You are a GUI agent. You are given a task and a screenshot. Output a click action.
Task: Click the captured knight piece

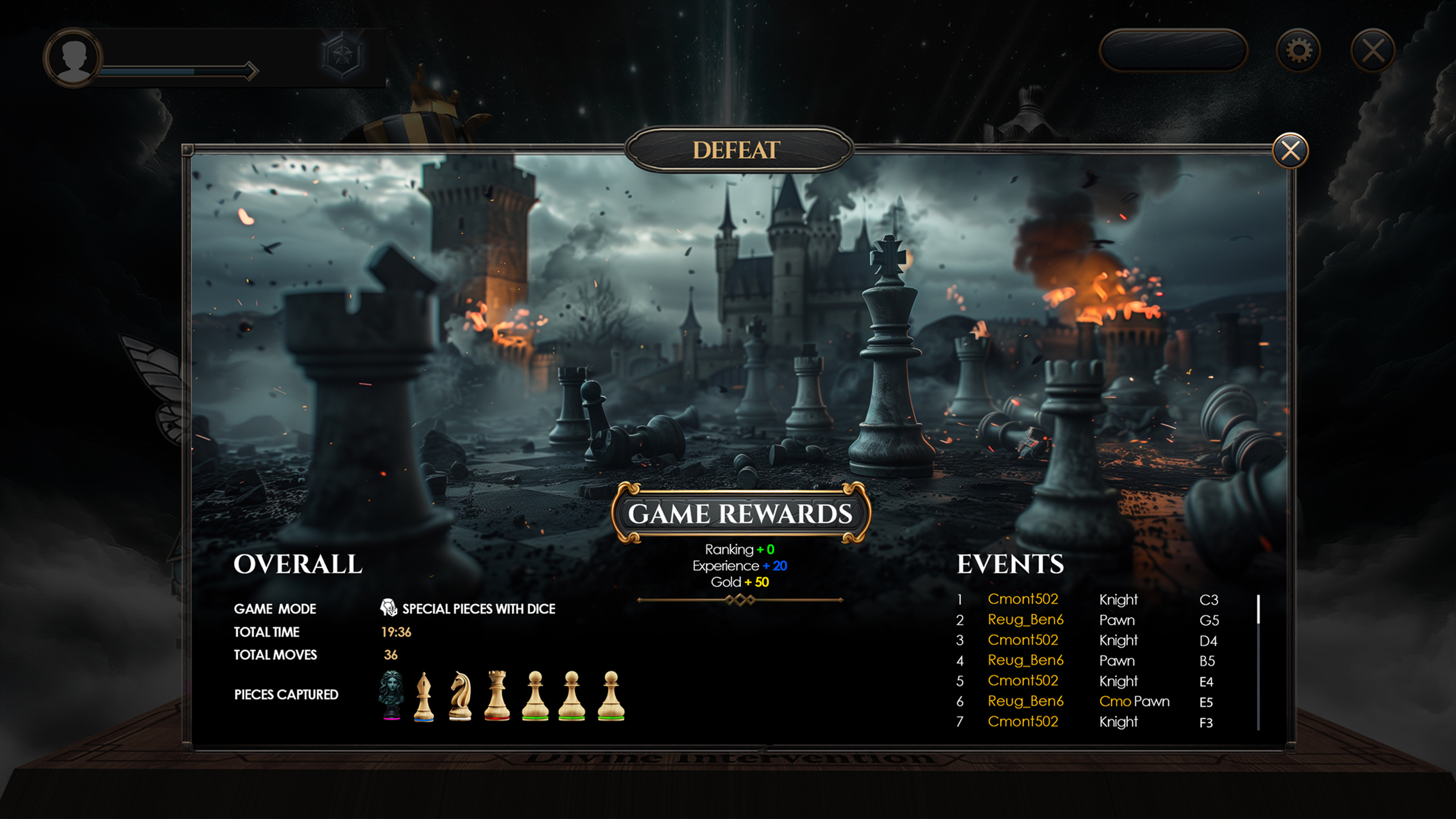(460, 696)
